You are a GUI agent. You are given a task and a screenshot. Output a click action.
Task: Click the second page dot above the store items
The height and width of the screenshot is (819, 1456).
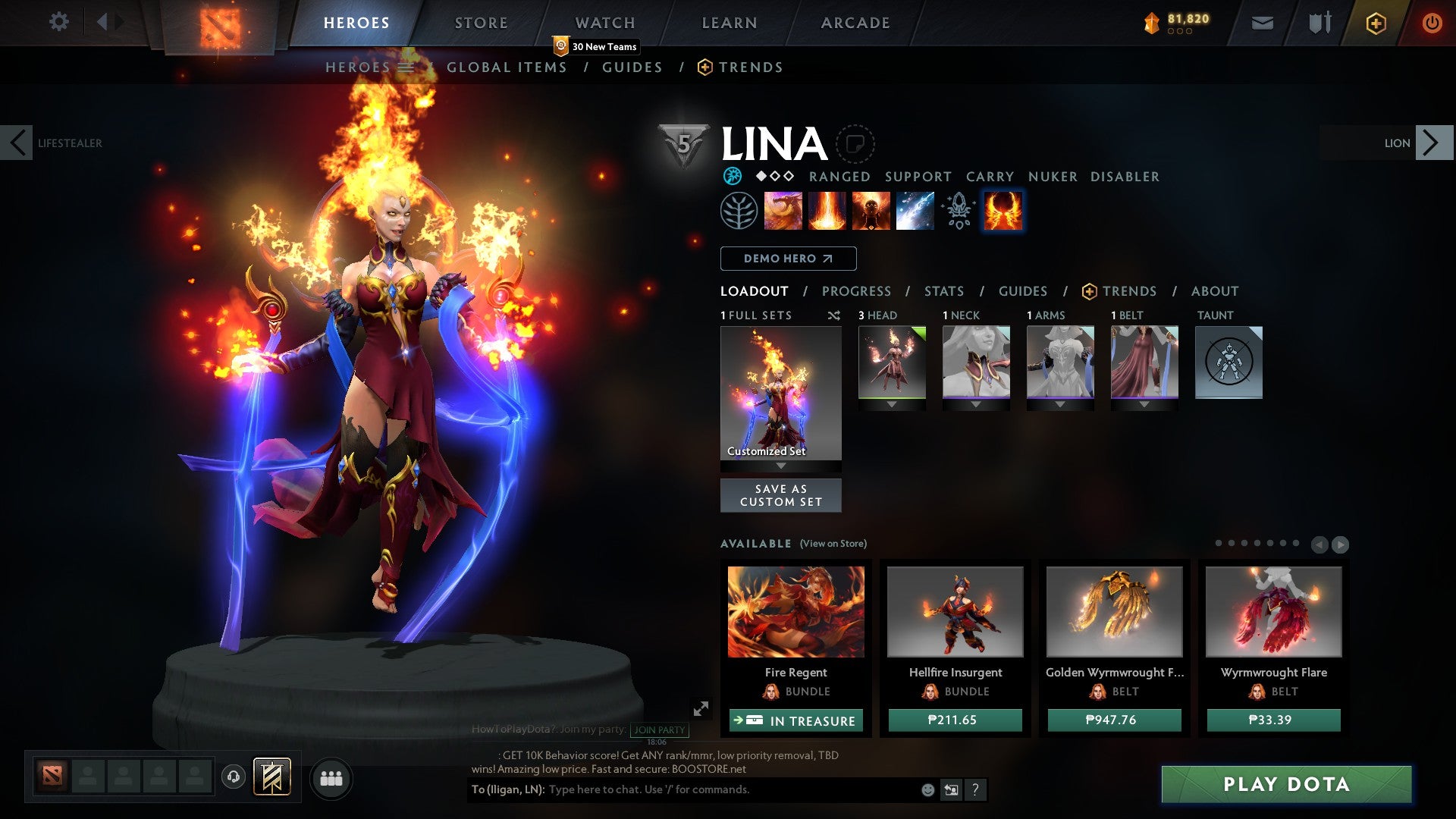click(x=1232, y=543)
